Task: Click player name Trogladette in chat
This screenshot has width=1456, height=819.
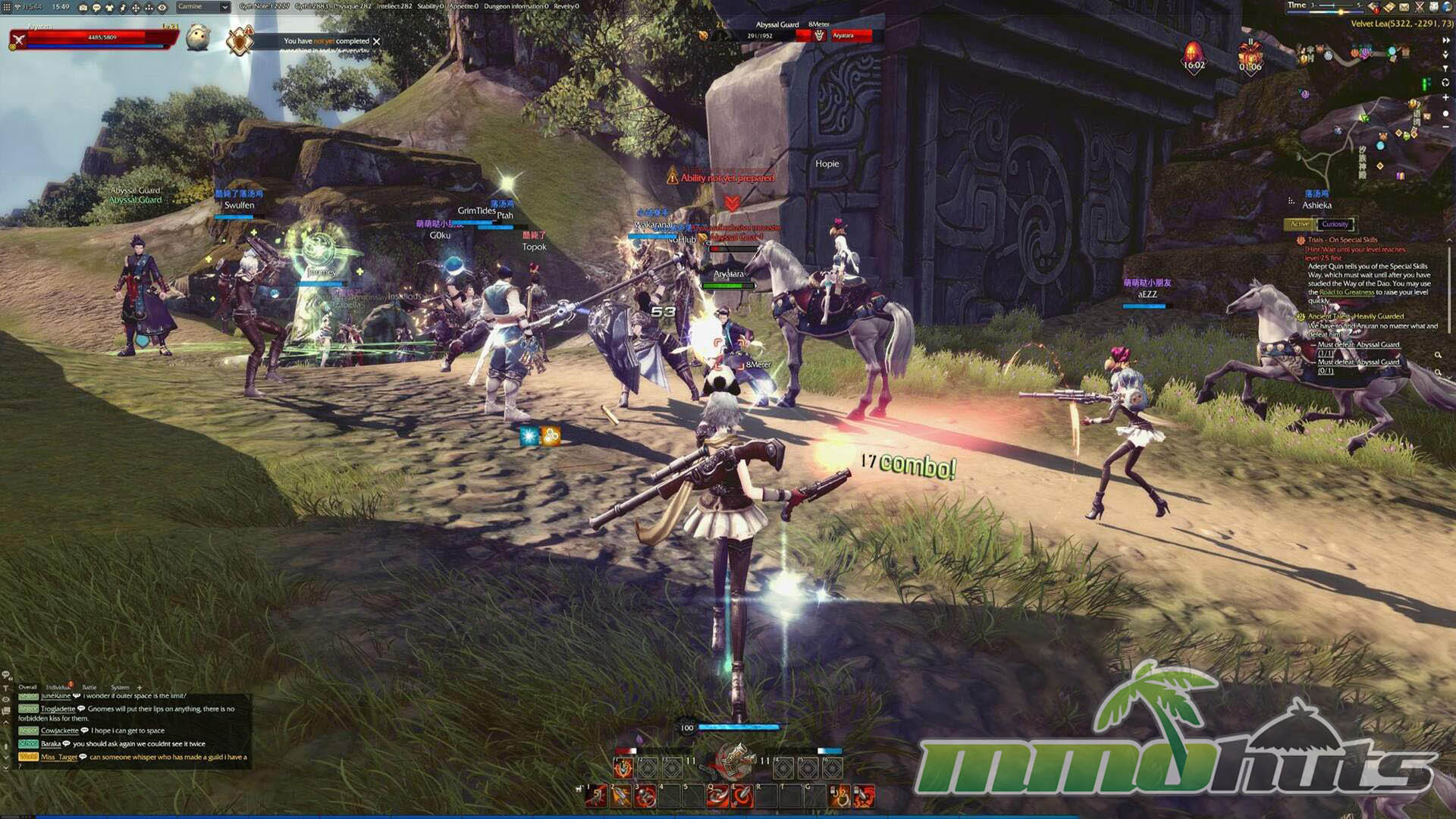Action: 58,709
